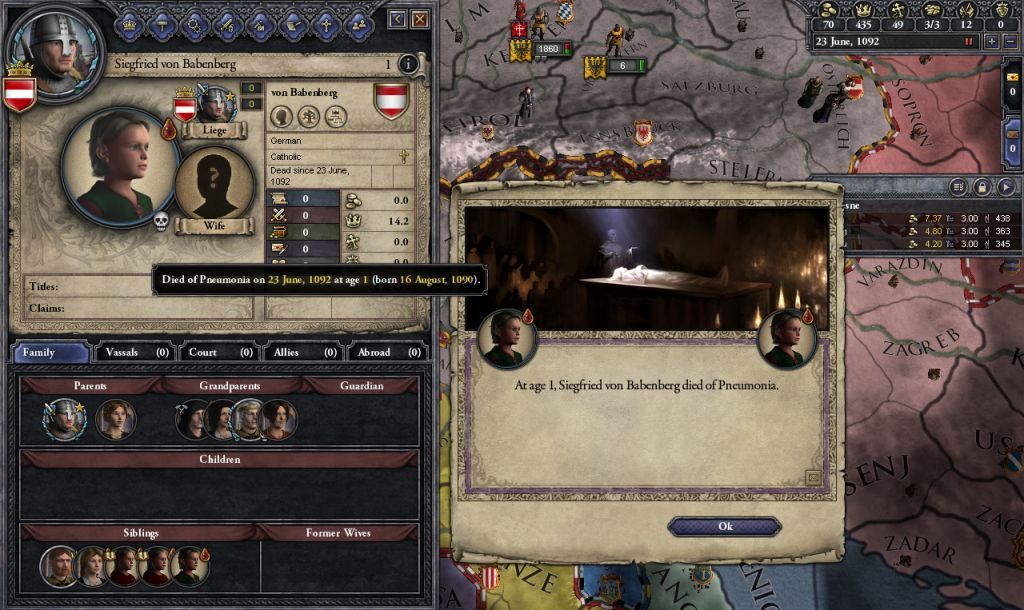Image resolution: width=1024 pixels, height=610 pixels.
Task: Toggle pause on the date bar
Action: (968, 42)
